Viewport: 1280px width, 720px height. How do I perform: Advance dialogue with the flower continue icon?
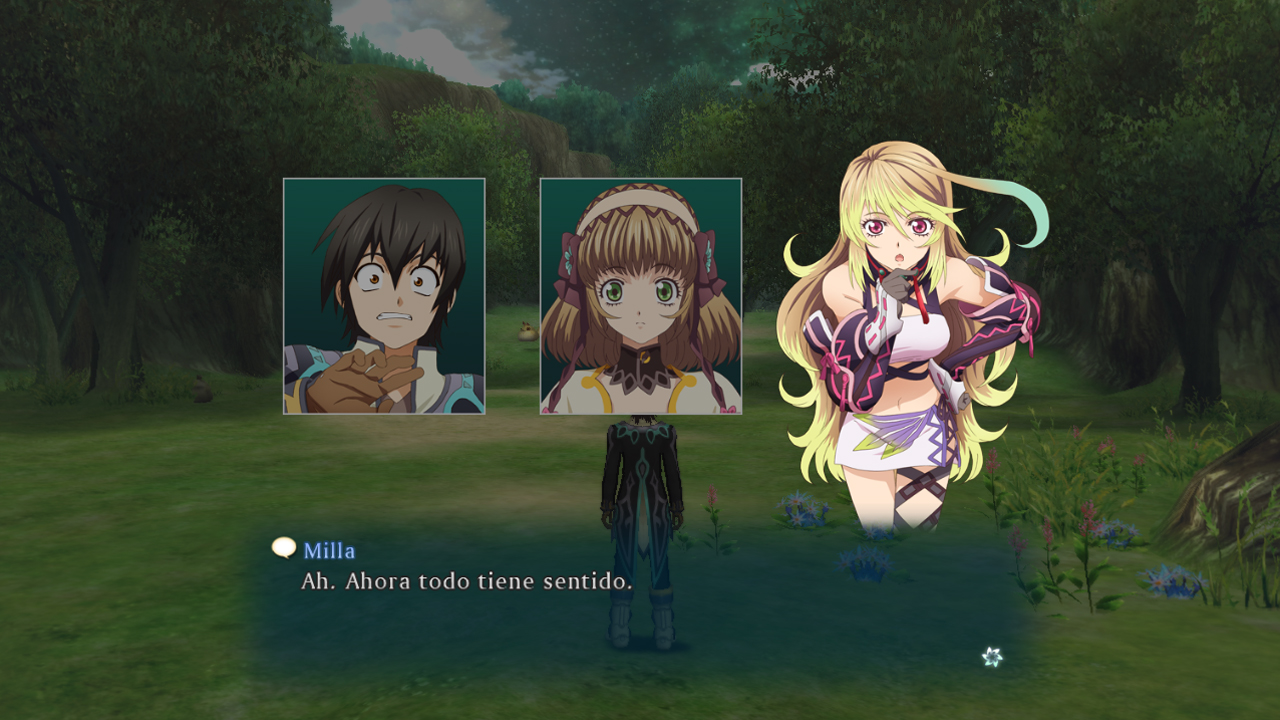(991, 657)
